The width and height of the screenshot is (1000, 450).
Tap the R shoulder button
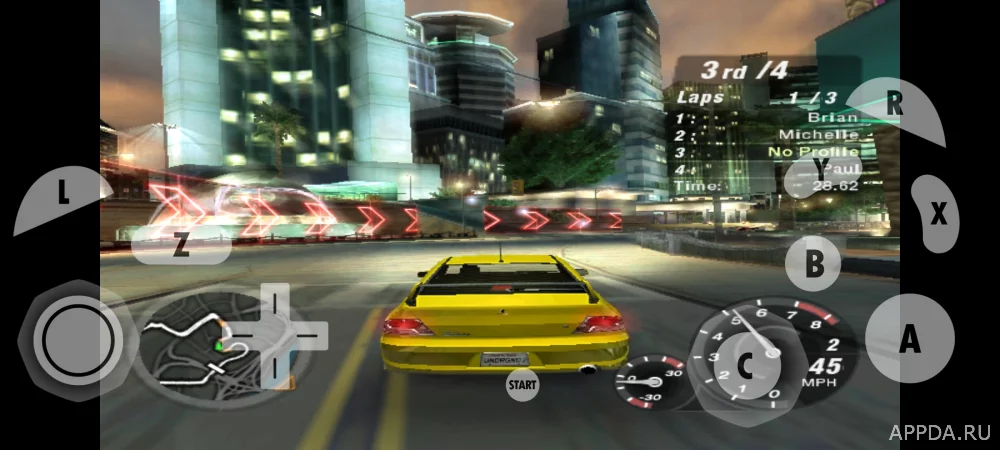pos(894,106)
